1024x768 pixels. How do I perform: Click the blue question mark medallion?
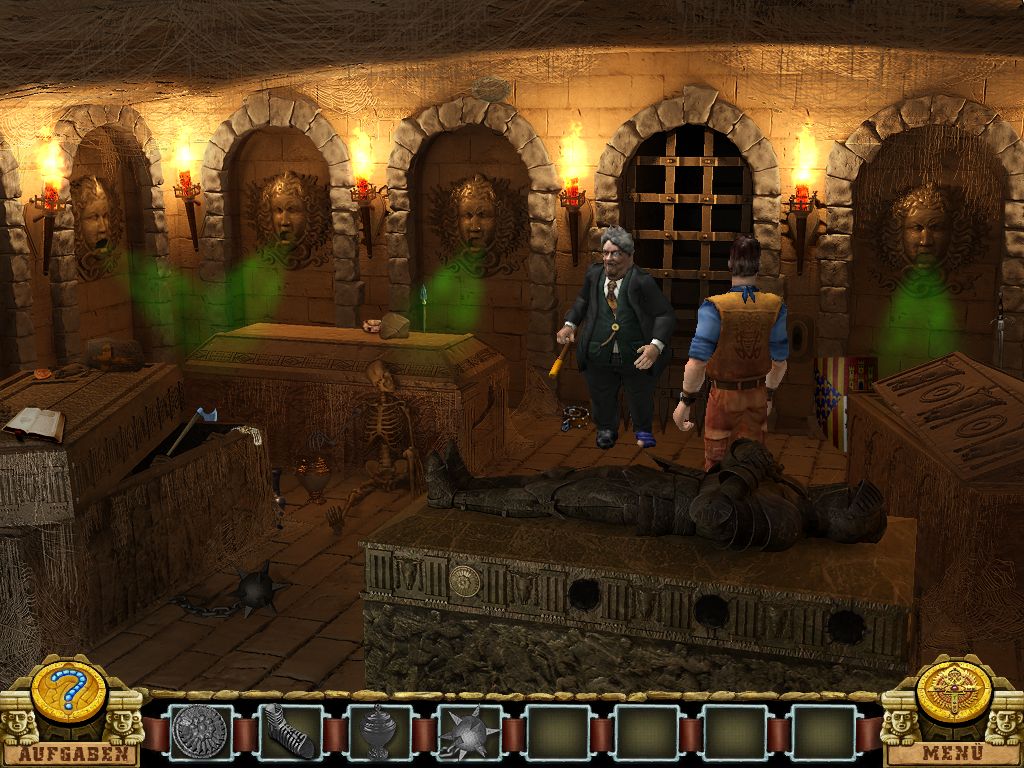click(69, 692)
